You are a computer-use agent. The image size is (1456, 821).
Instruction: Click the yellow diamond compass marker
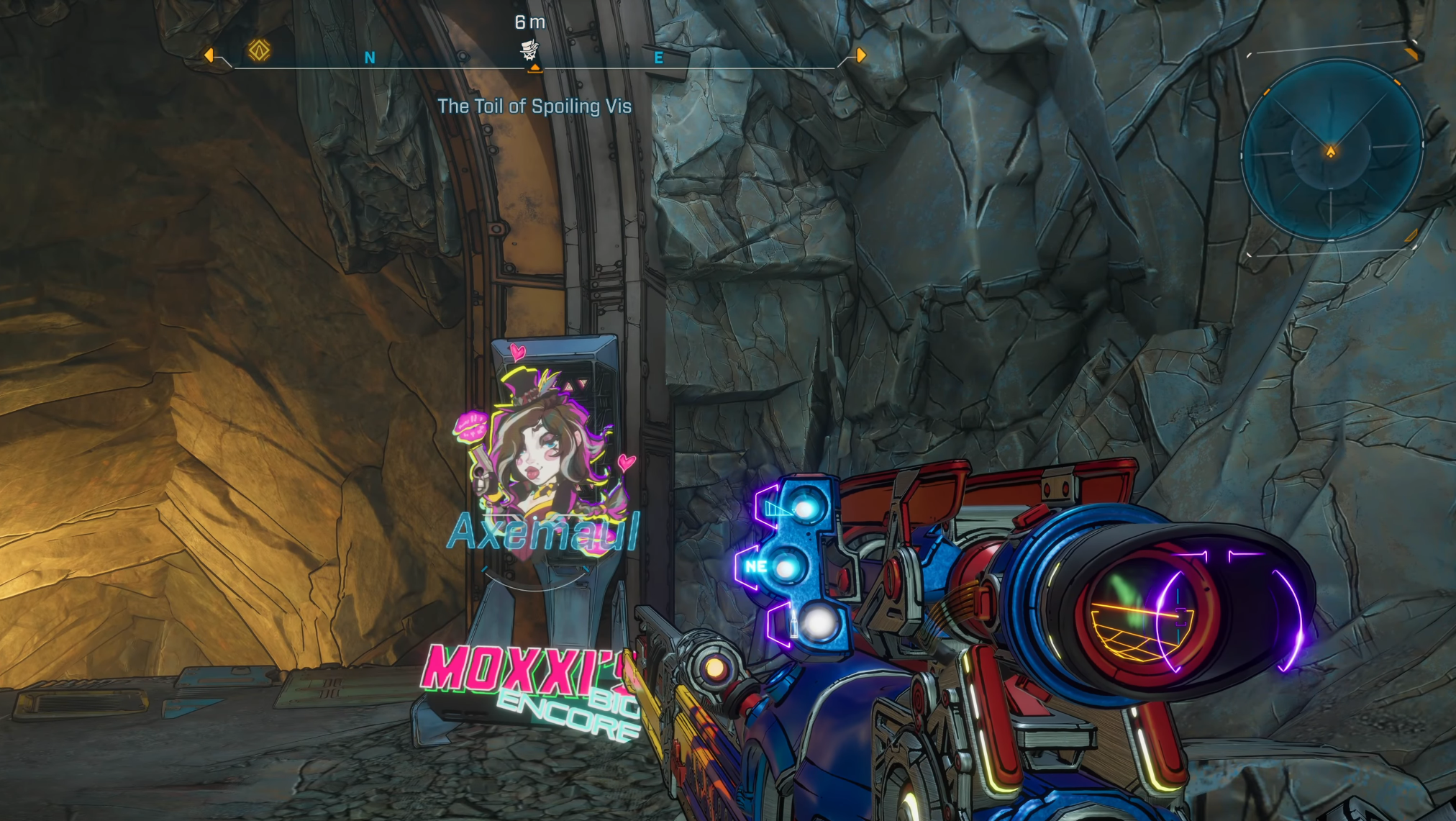[259, 50]
